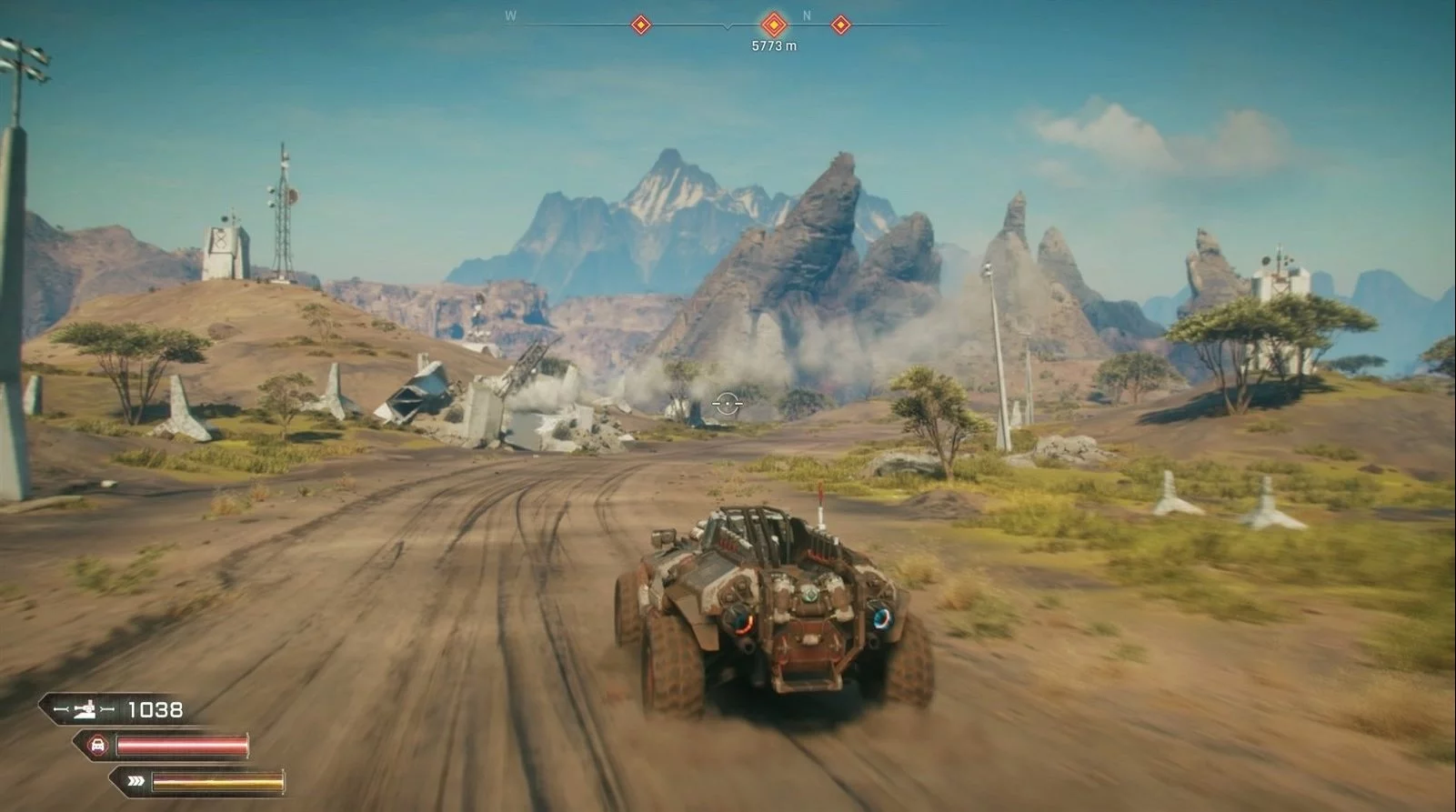1456x812 pixels.
Task: Click the boost chevrons icon
Action: [136, 780]
